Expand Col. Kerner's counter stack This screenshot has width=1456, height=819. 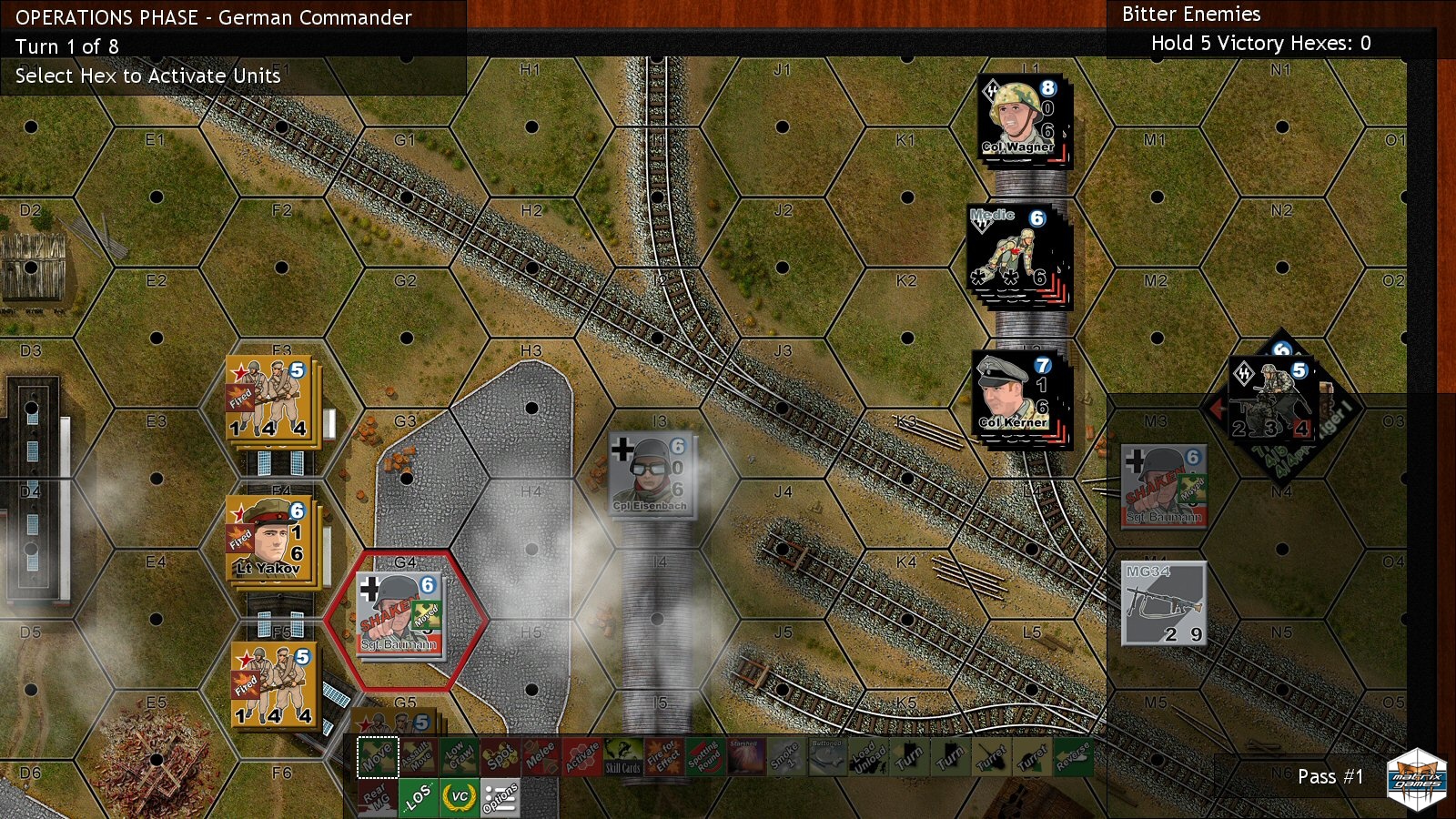pos(1019,391)
